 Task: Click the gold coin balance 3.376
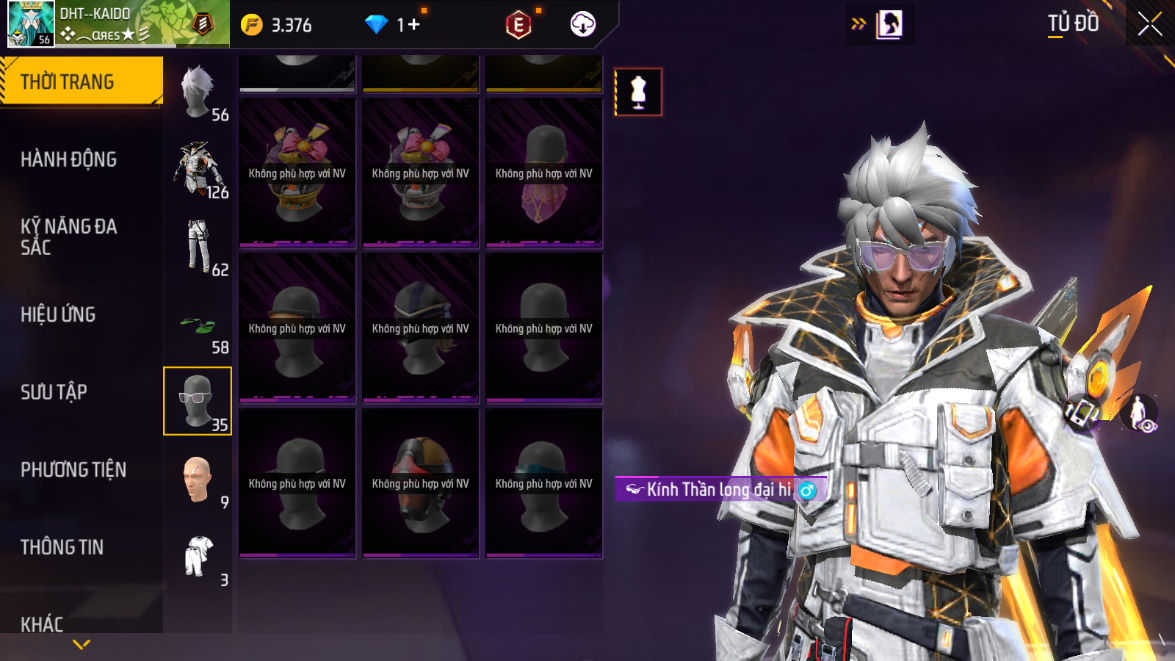tap(279, 25)
